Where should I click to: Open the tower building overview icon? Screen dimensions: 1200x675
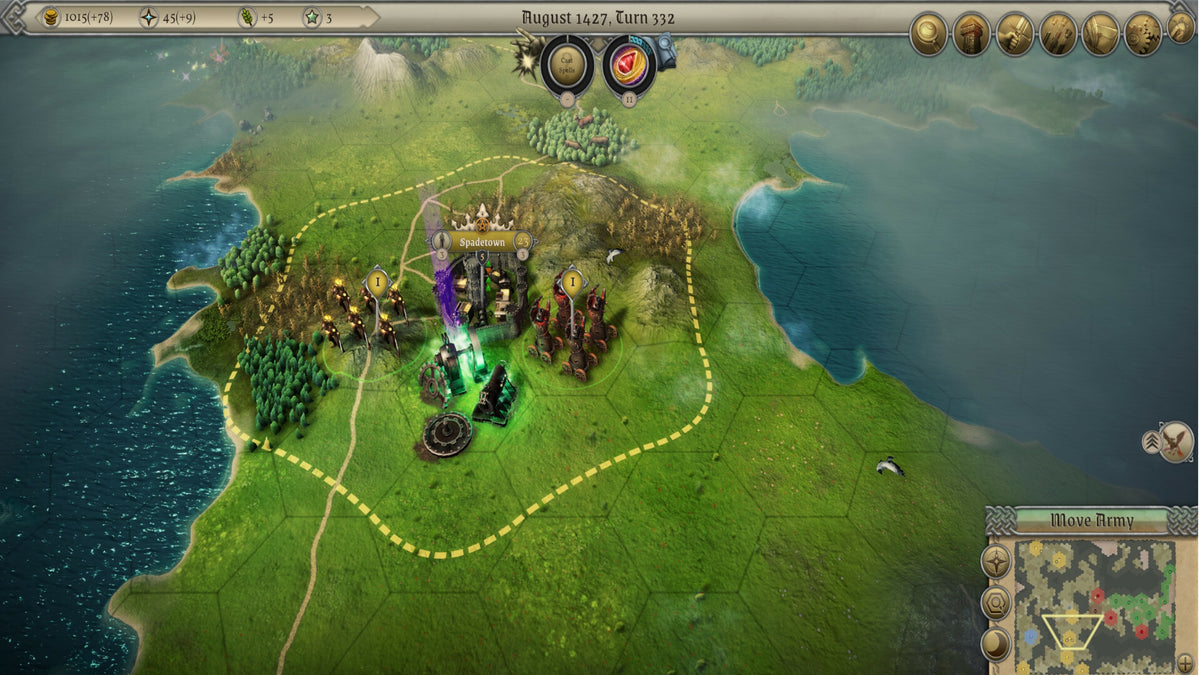click(x=971, y=34)
